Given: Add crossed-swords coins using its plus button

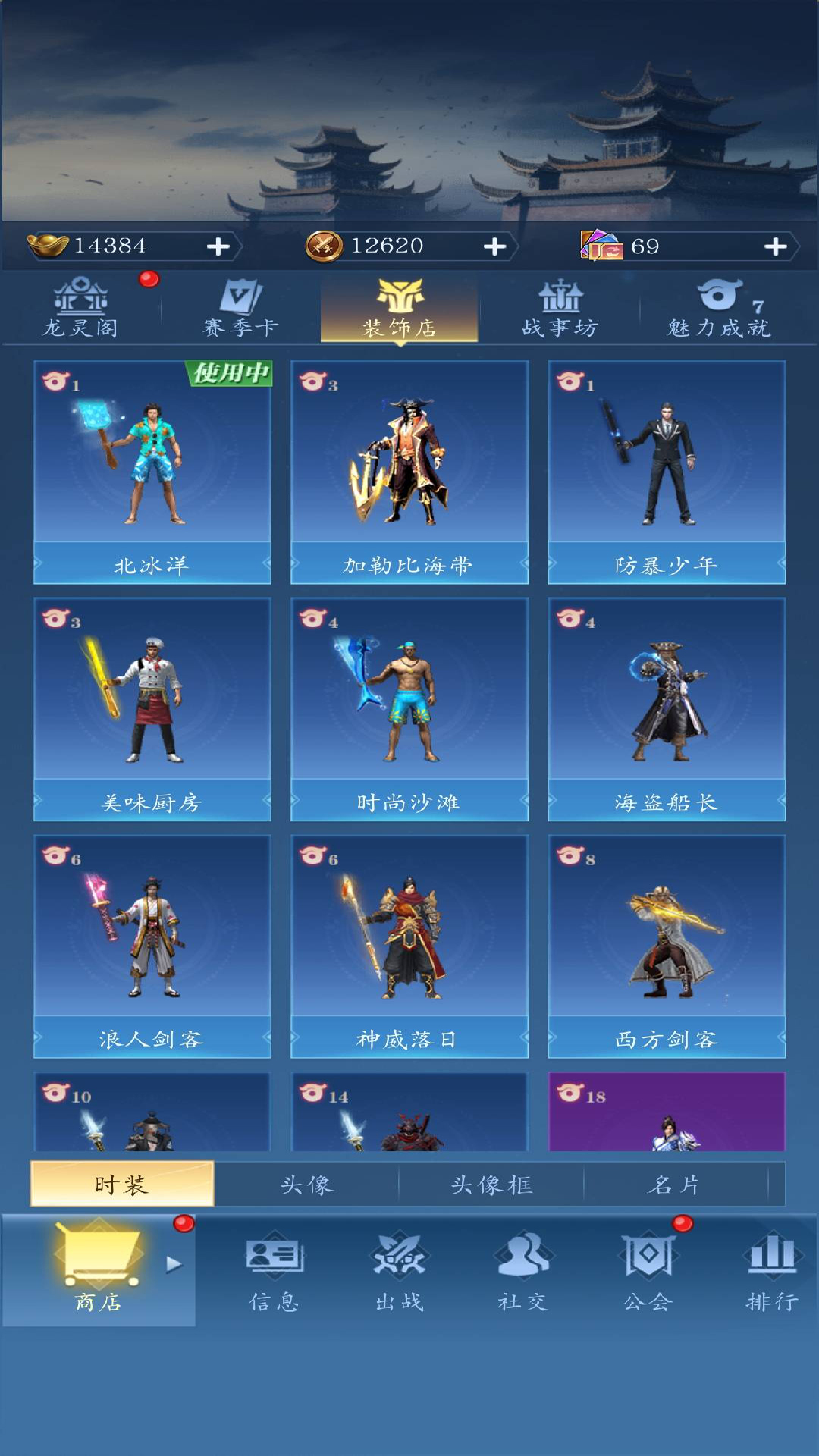Looking at the screenshot, I should pos(494,246).
